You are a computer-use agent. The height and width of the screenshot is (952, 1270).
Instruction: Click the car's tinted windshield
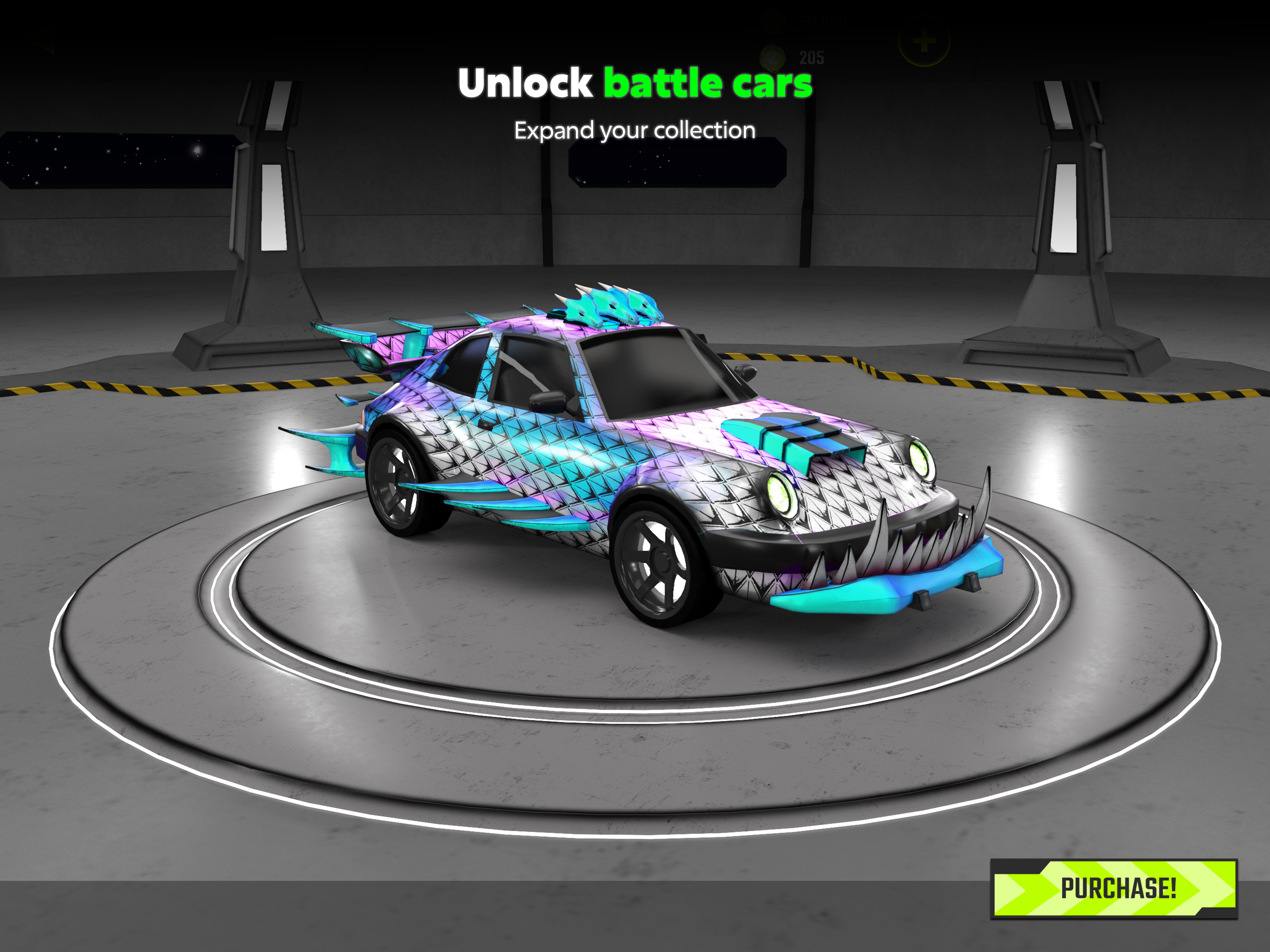[649, 376]
